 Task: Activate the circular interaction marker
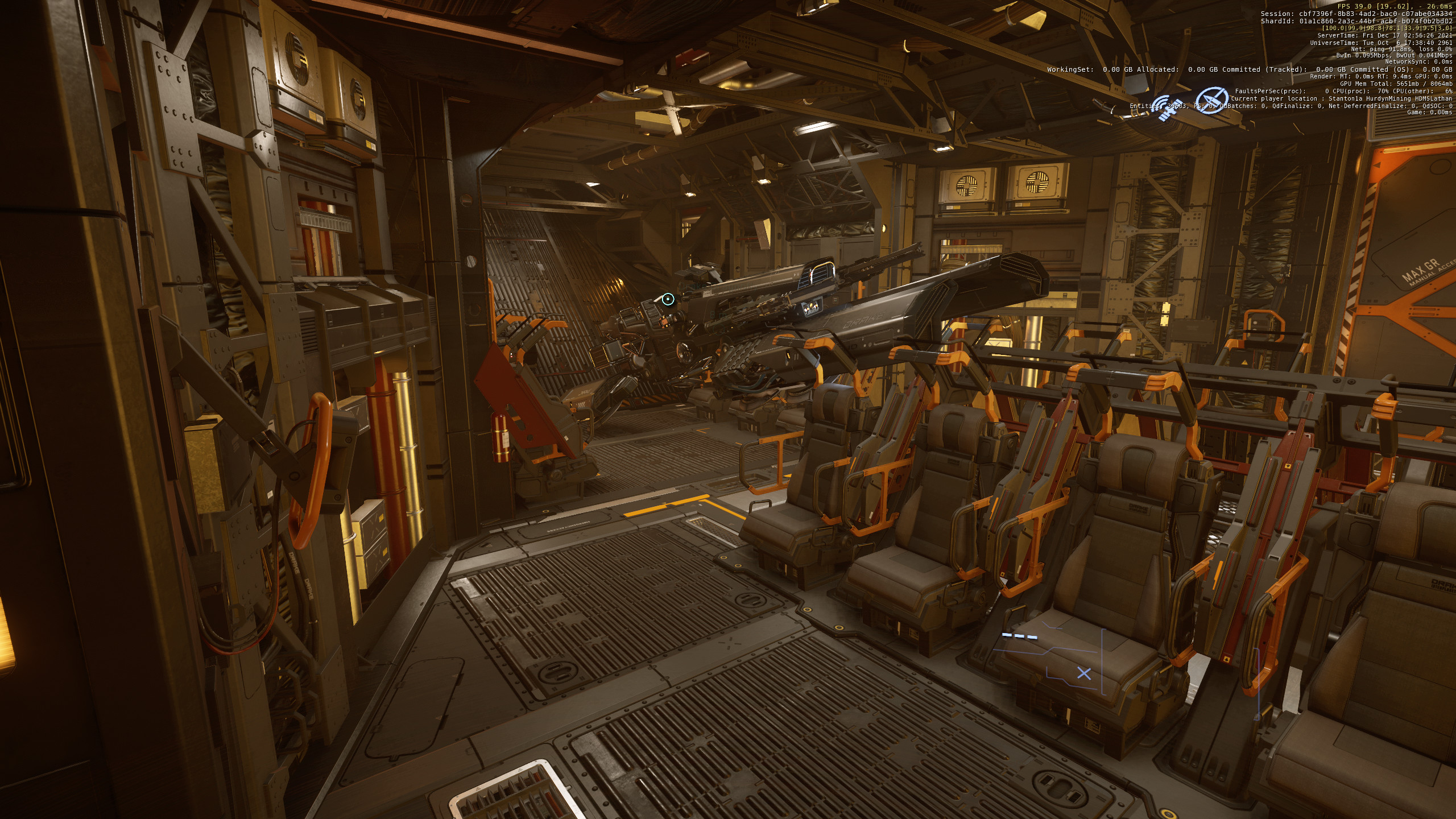668,299
